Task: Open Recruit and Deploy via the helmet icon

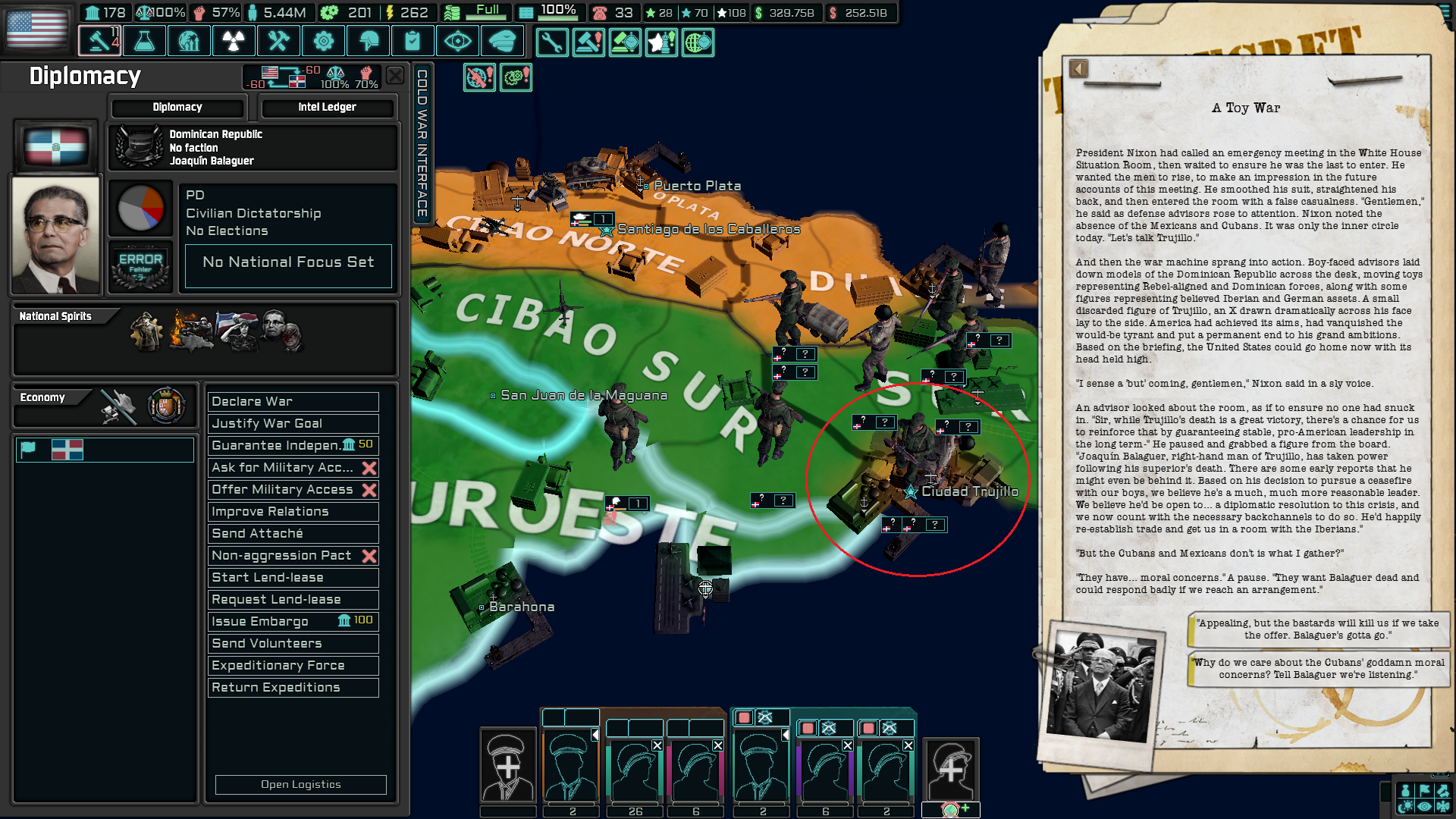Action: [369, 41]
